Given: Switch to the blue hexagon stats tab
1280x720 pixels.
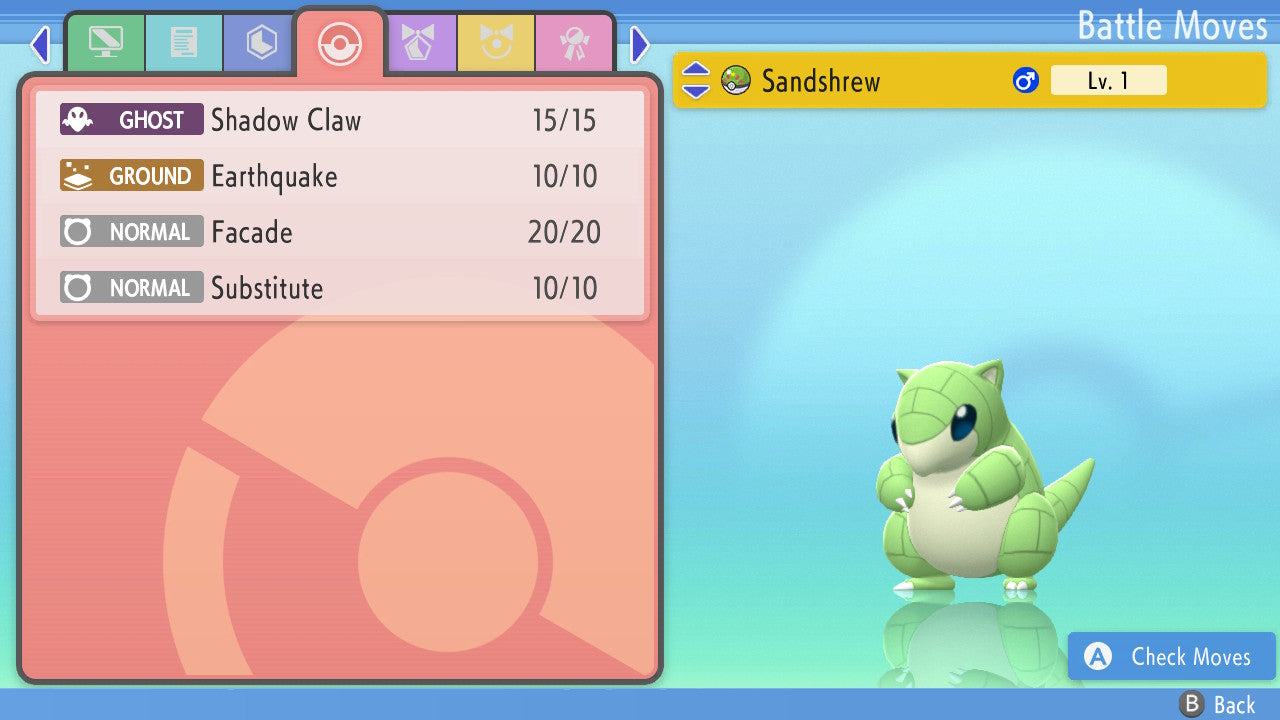Looking at the screenshot, I should (x=261, y=43).
